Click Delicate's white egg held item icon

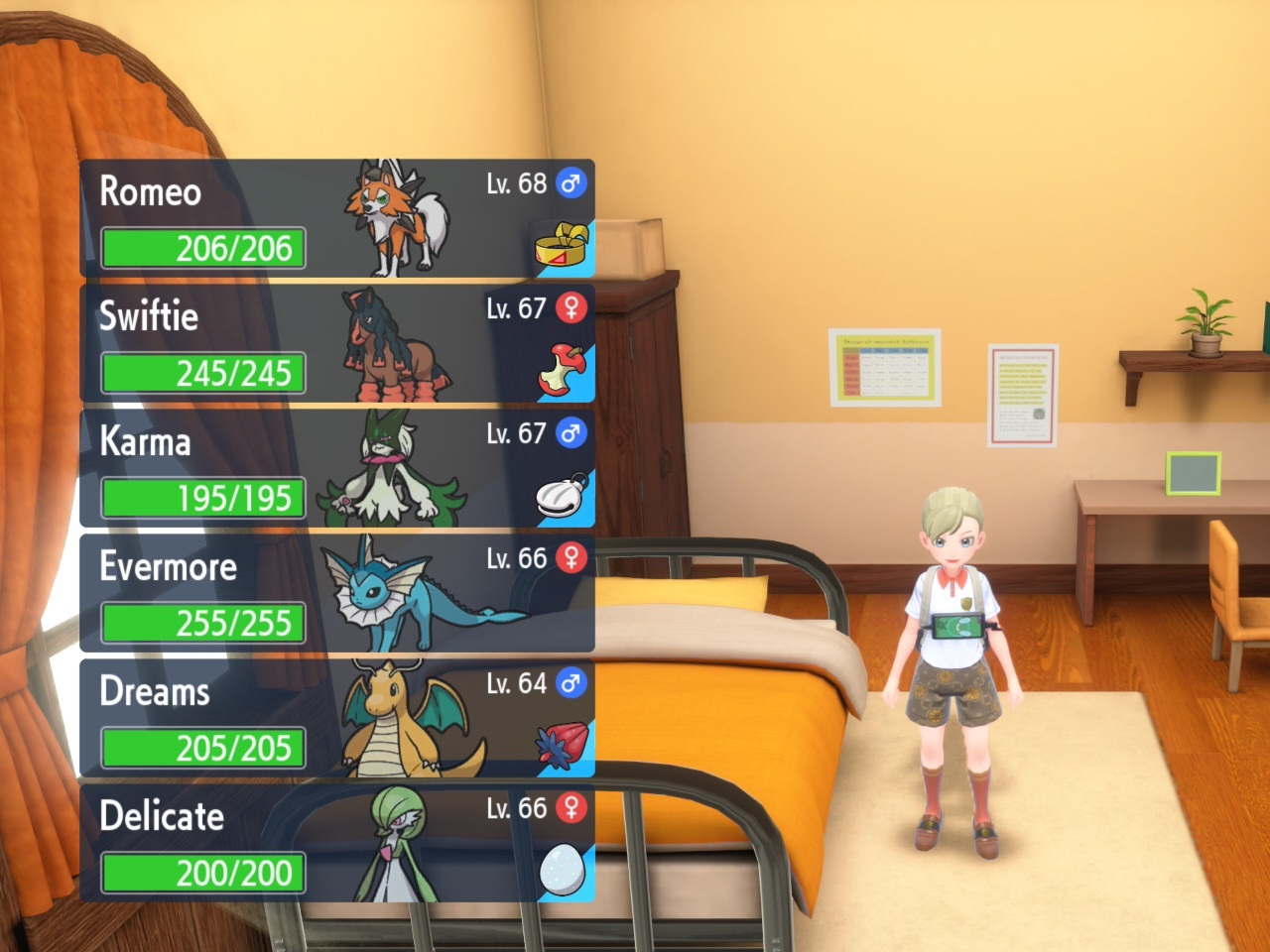coord(562,872)
